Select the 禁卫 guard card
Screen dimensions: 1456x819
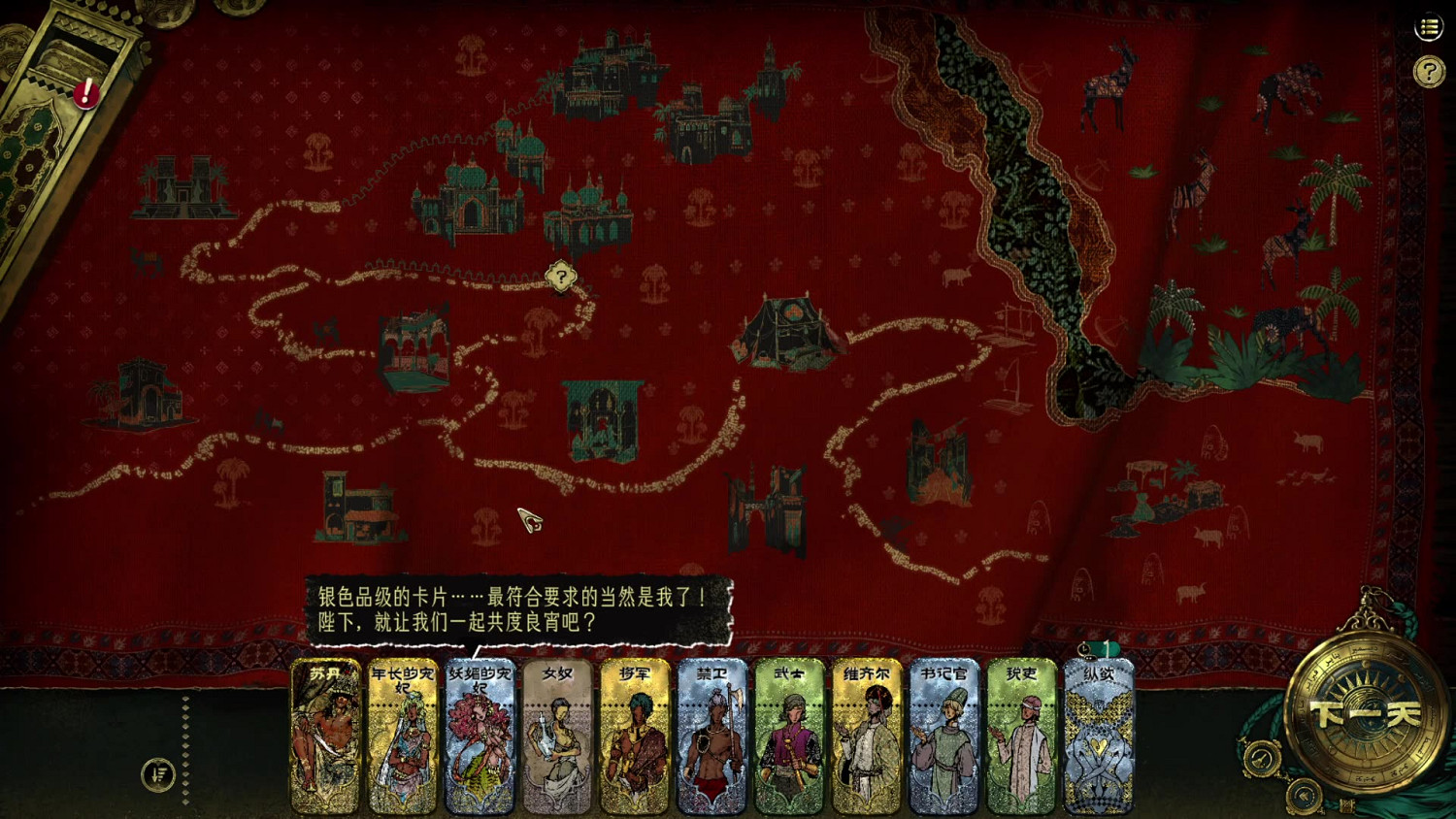pos(712,737)
